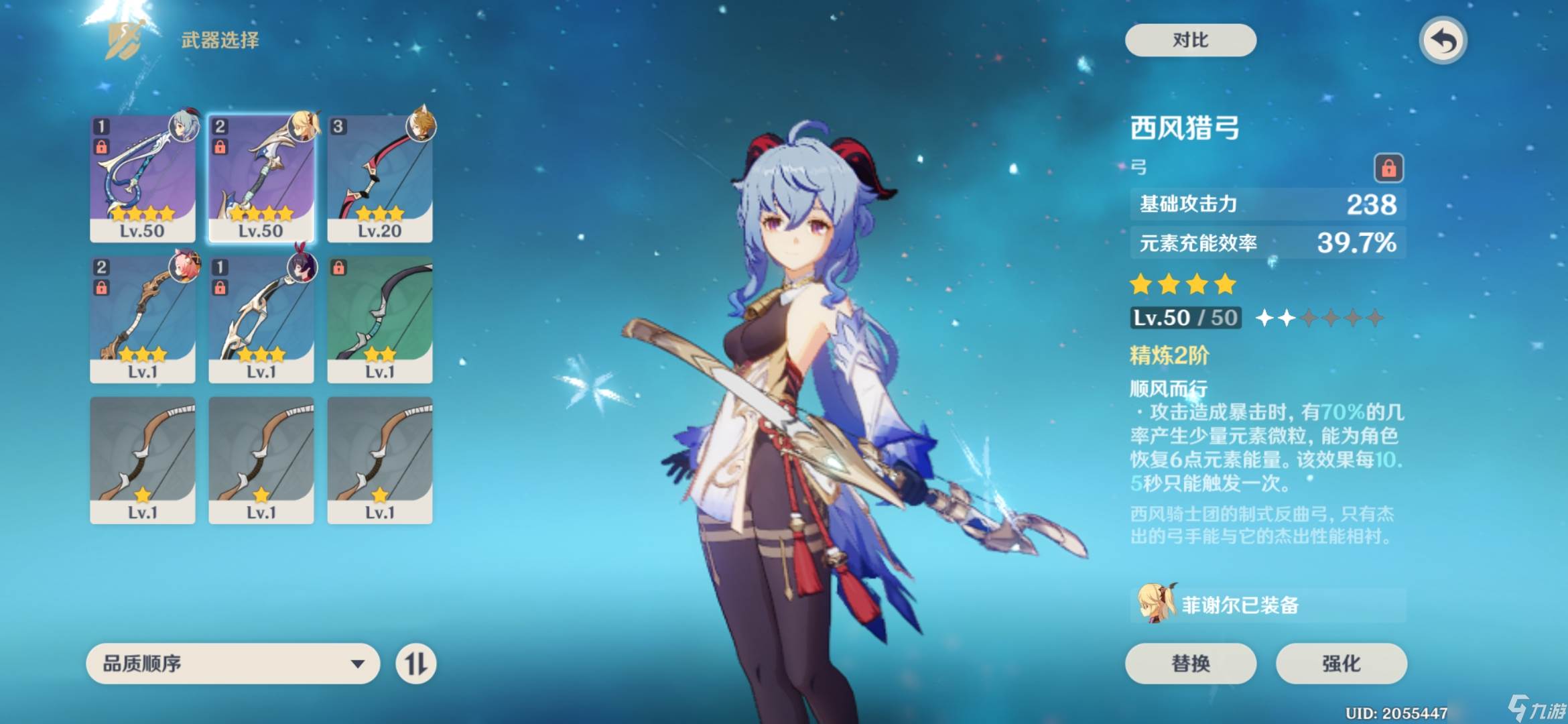This screenshot has width=1568, height=724.
Task: Choose the Lv.20 red three-star bow
Action: point(380,178)
